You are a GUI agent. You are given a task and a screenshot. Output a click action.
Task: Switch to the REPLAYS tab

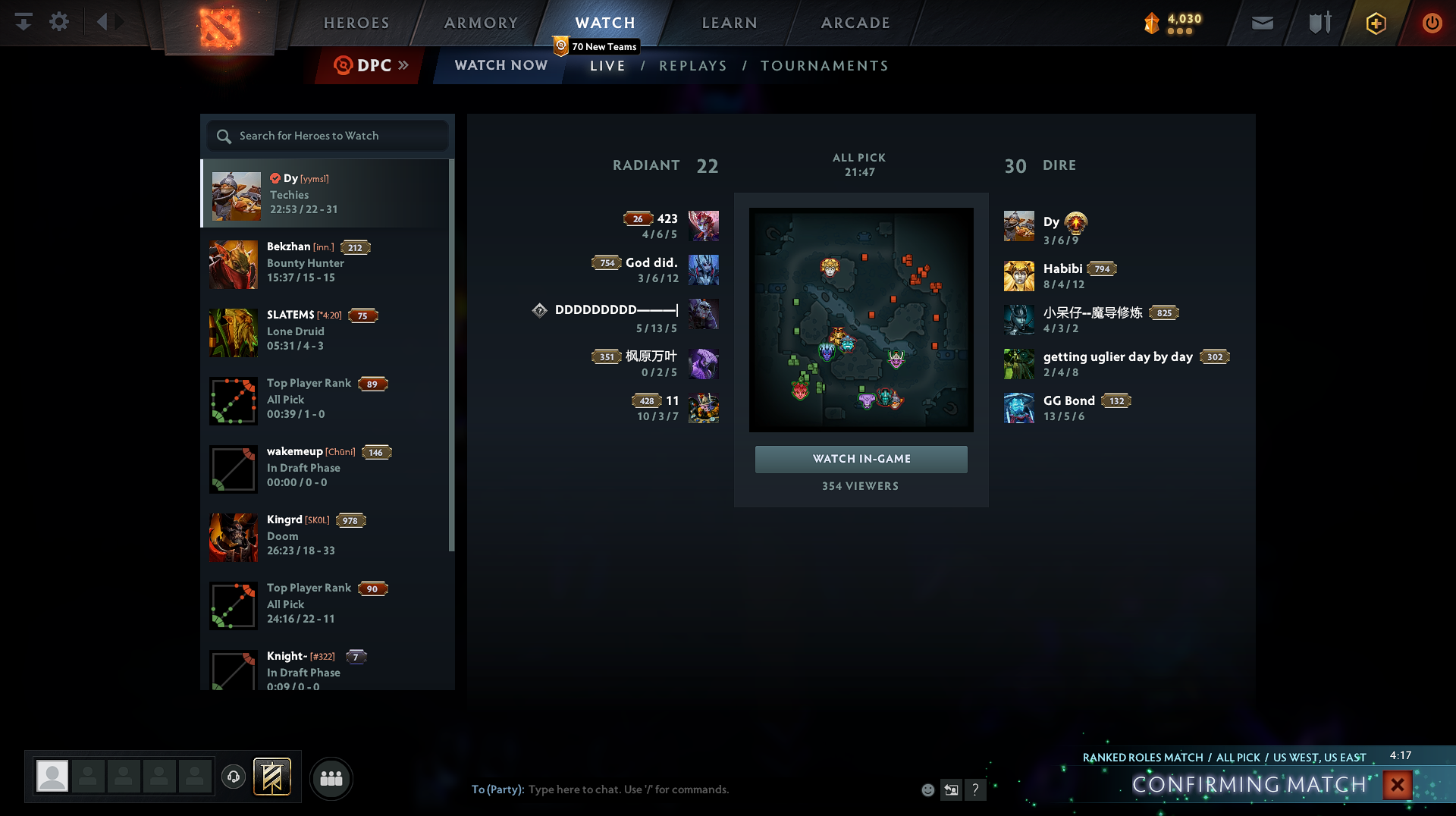692,66
